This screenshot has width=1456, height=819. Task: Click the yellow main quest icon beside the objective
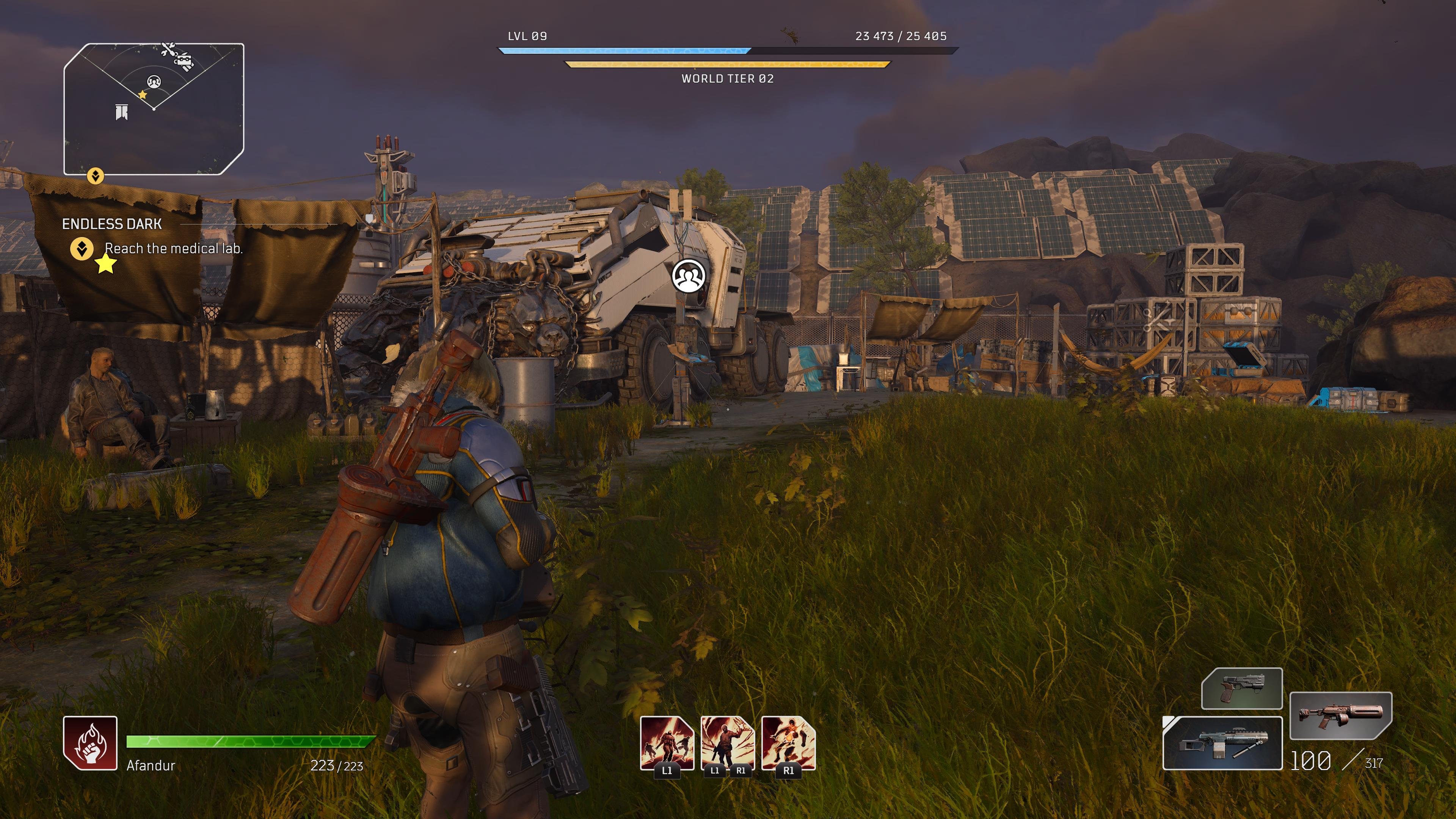pos(82,249)
